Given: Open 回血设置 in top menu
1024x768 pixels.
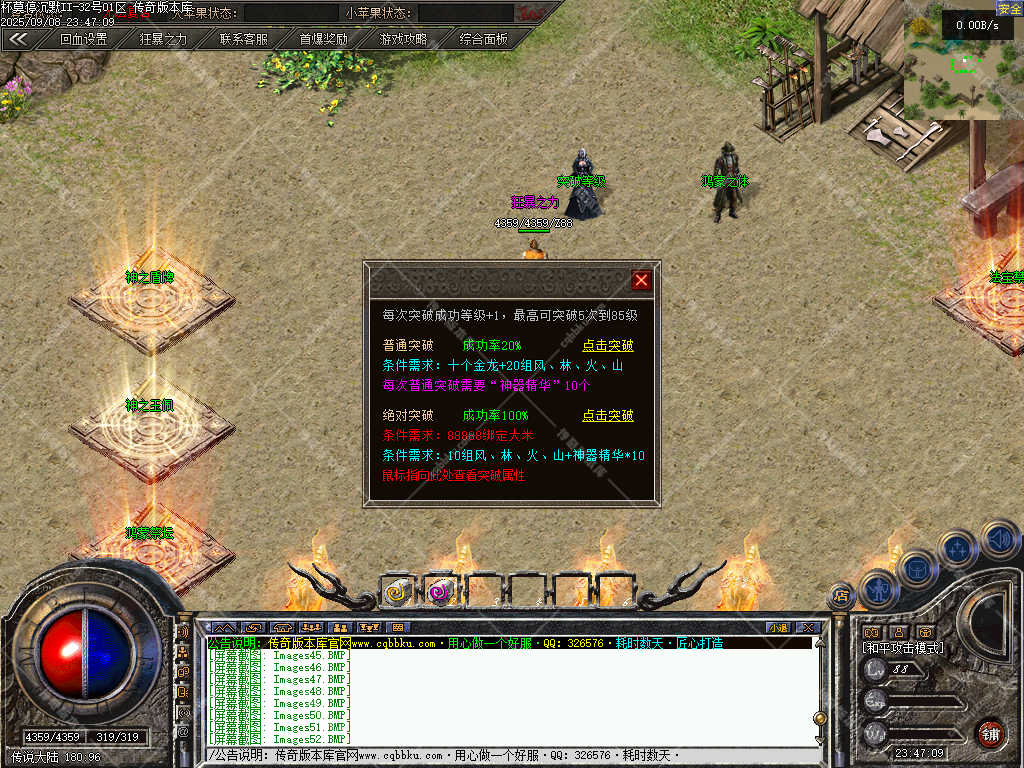Looking at the screenshot, I should click(x=83, y=39).
